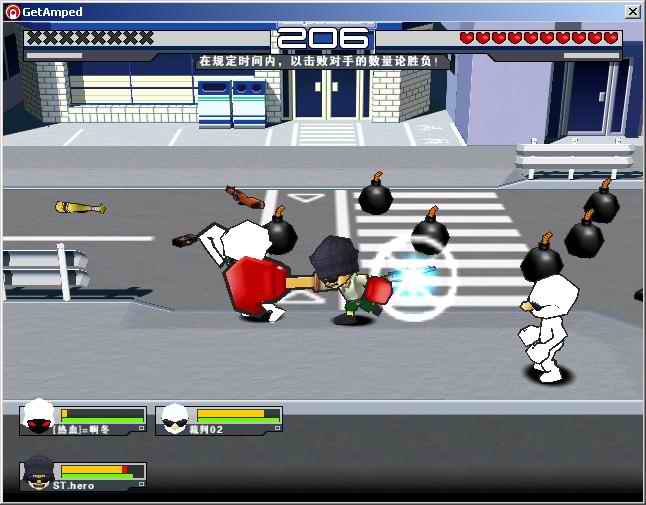The image size is (646, 505).
Task: Close the GetAmped window
Action: click(x=632, y=11)
